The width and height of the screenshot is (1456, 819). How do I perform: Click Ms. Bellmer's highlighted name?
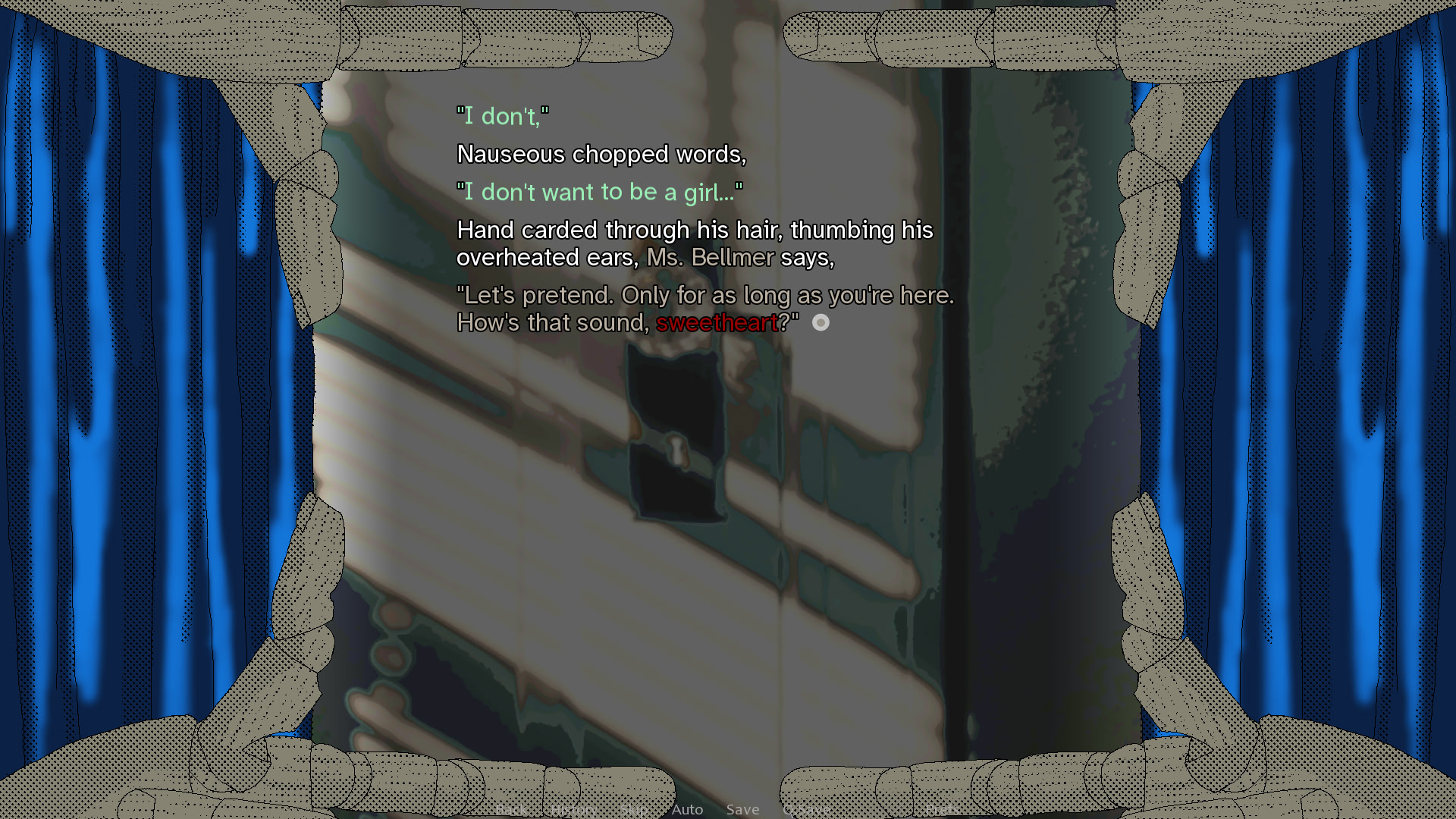[711, 258]
